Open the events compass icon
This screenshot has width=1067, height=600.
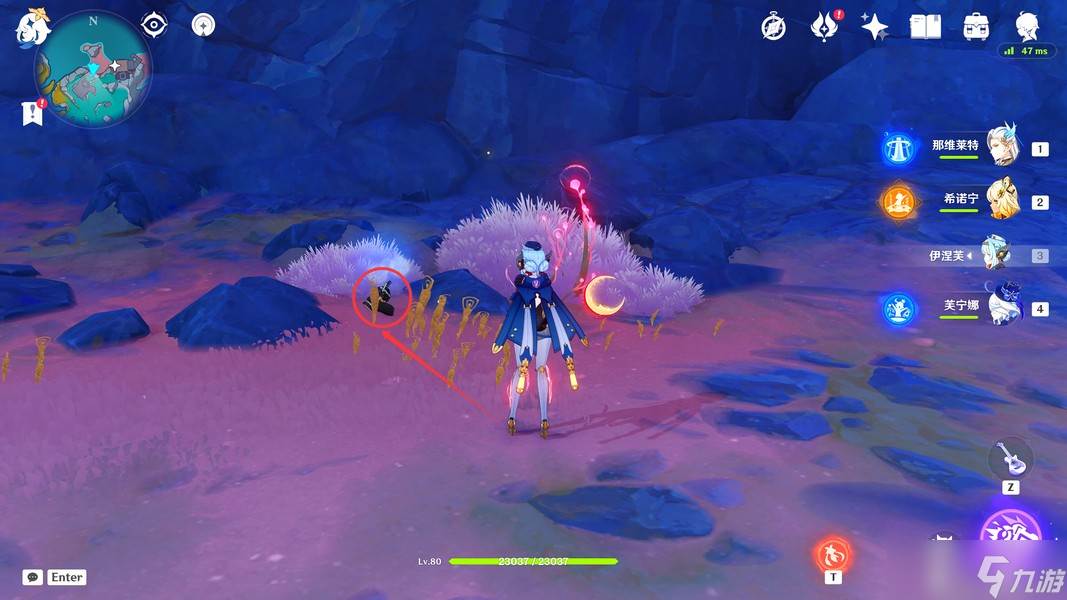point(773,27)
